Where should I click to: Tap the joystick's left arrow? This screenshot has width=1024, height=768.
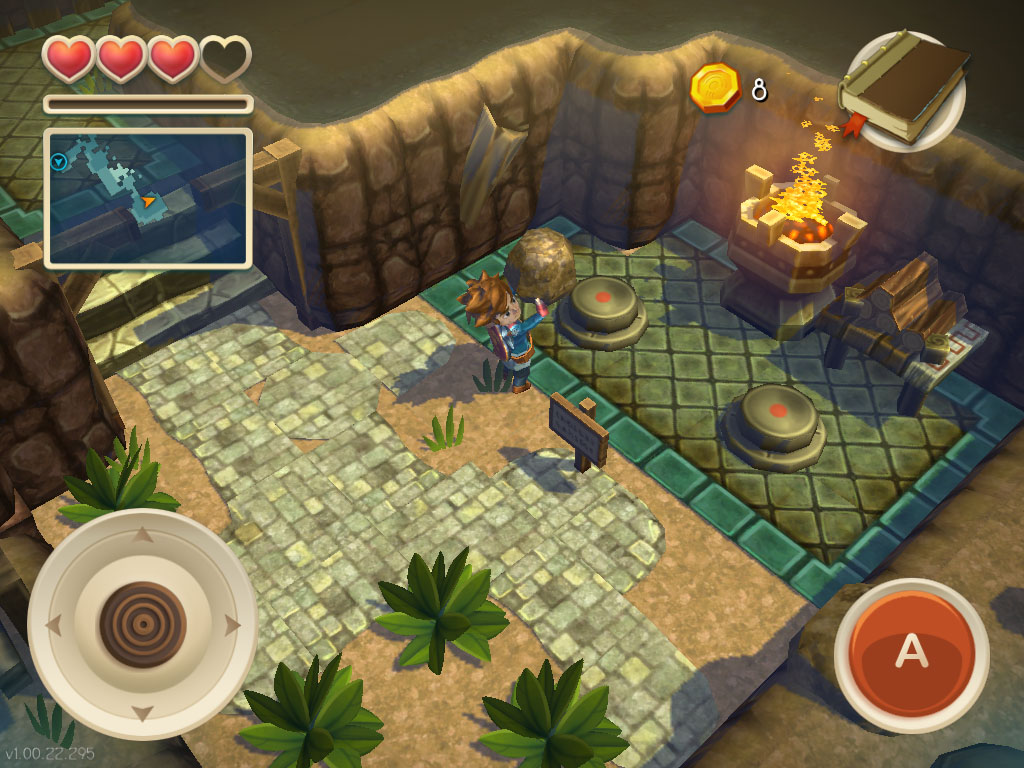click(x=53, y=626)
